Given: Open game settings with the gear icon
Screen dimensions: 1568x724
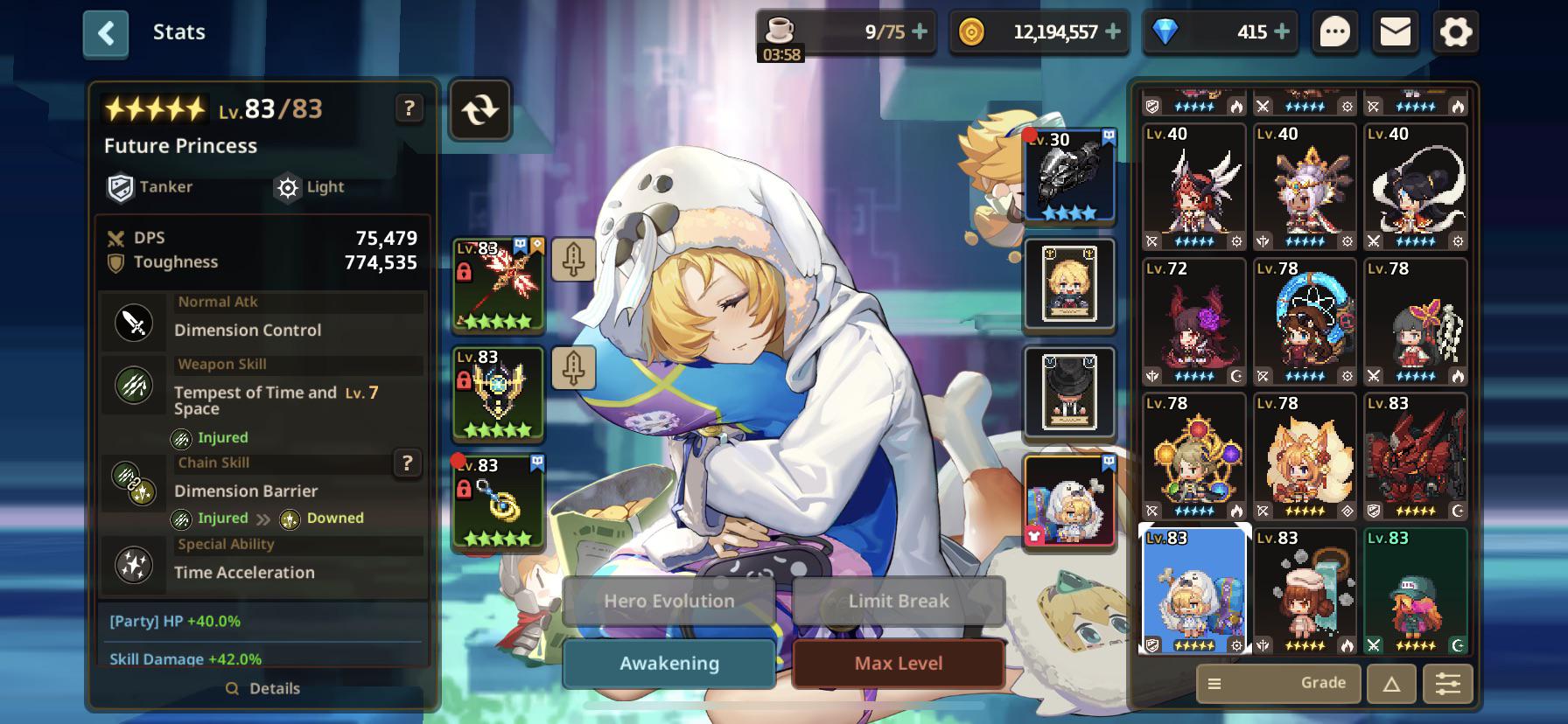Looking at the screenshot, I should [x=1455, y=31].
